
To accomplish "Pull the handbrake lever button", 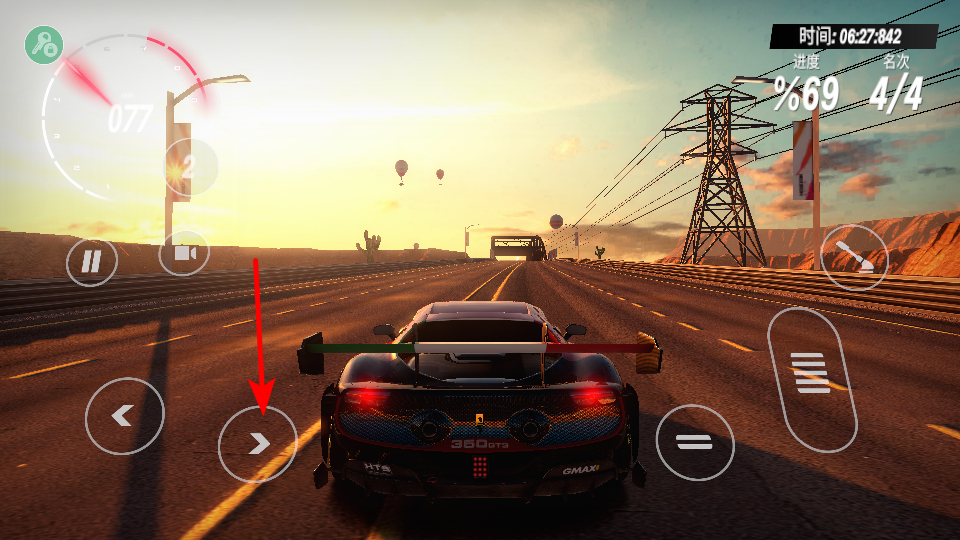I will click(853, 257).
